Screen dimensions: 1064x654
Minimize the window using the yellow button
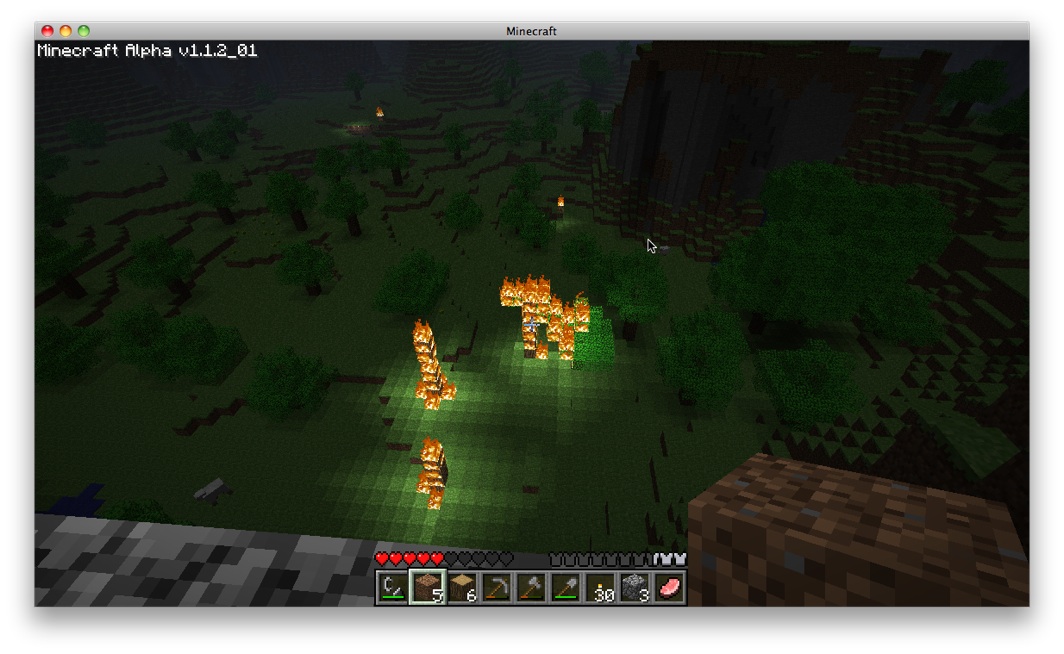pyautogui.click(x=65, y=32)
